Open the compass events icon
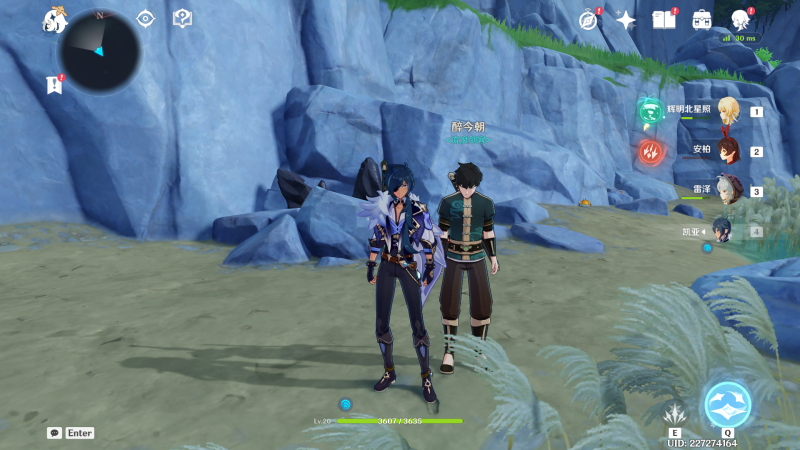Screen dimensions: 800x450 tap(588, 20)
